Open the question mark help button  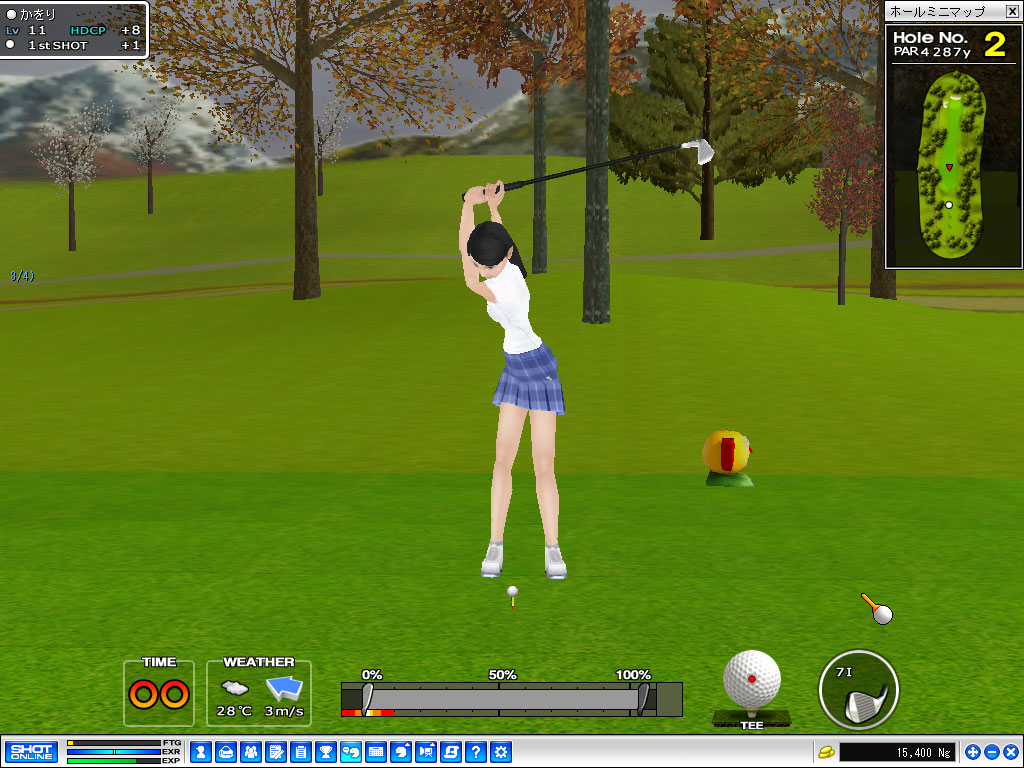click(476, 751)
